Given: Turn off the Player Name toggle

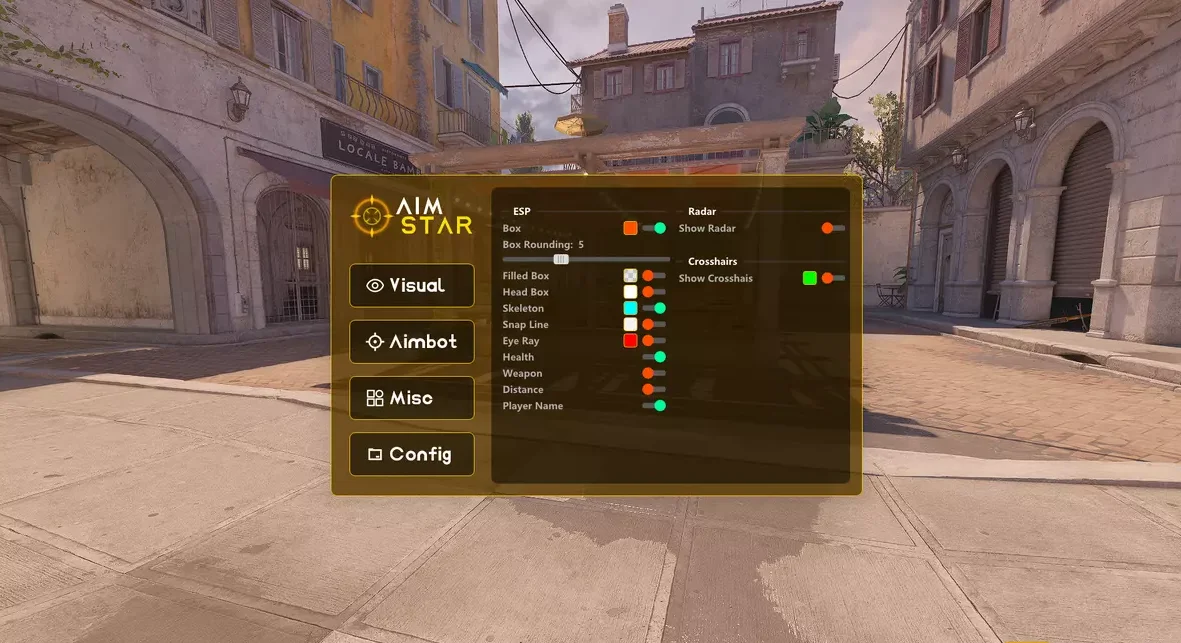Looking at the screenshot, I should (654, 406).
